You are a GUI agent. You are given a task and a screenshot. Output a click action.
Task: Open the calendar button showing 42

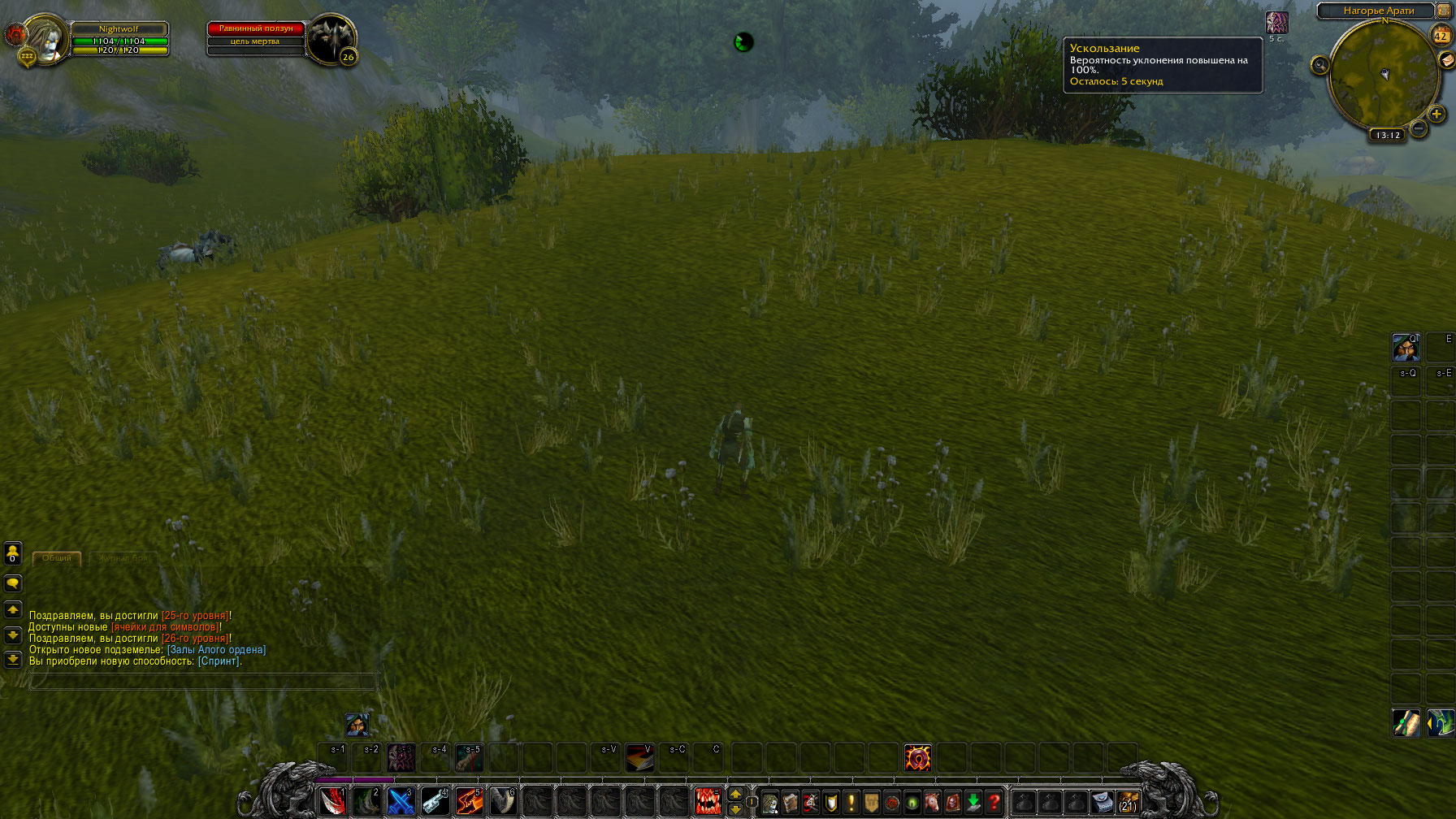point(1441,36)
